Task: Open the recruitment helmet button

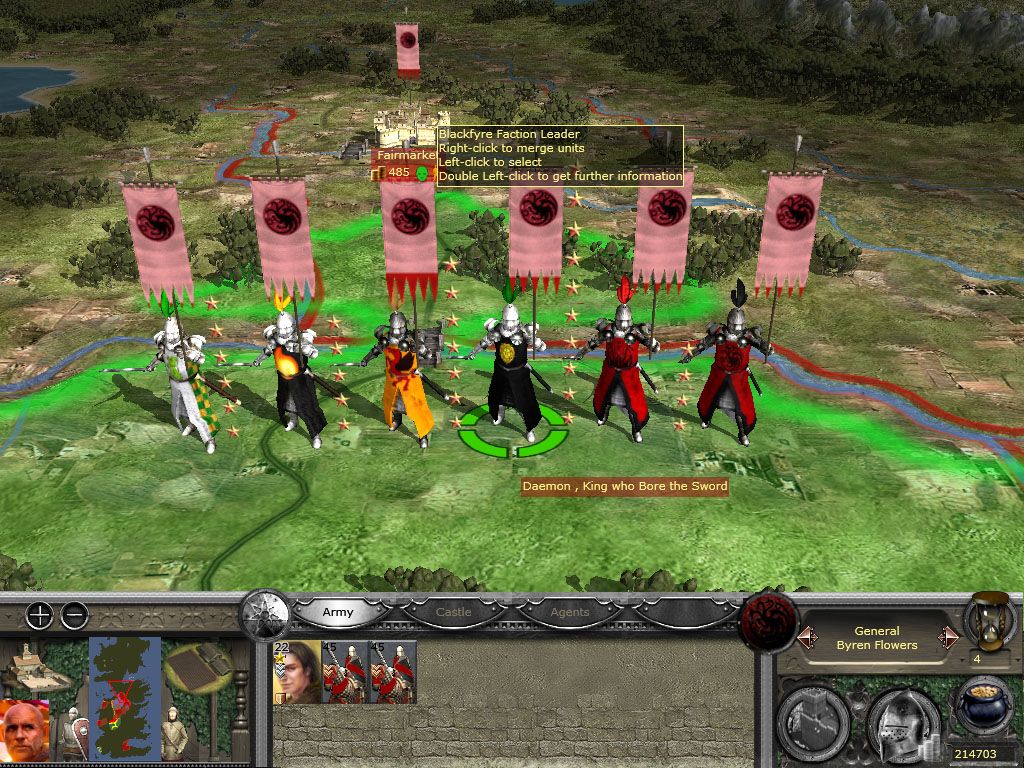Action: pyautogui.click(x=902, y=717)
